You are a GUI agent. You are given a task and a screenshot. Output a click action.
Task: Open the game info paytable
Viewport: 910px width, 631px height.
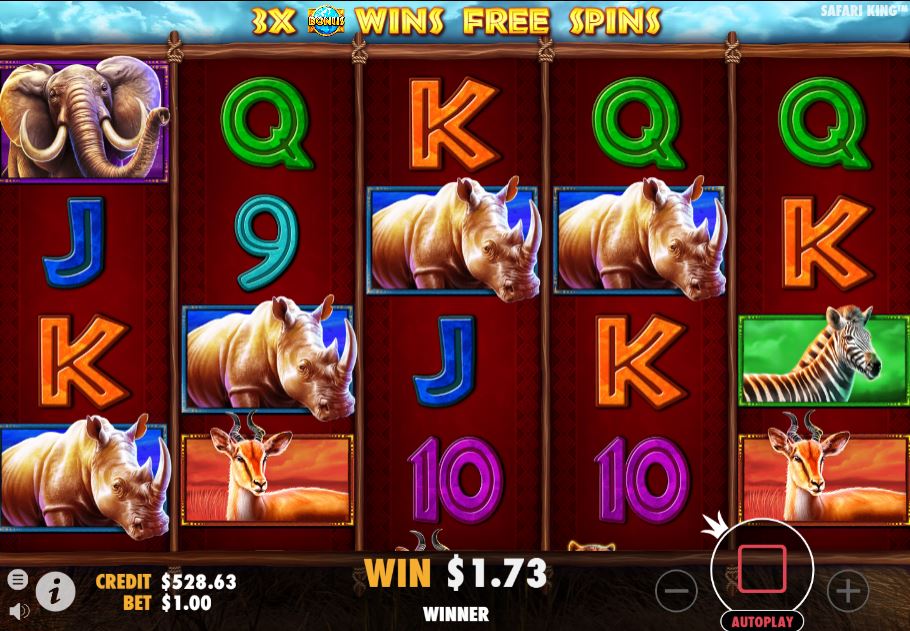coord(56,592)
